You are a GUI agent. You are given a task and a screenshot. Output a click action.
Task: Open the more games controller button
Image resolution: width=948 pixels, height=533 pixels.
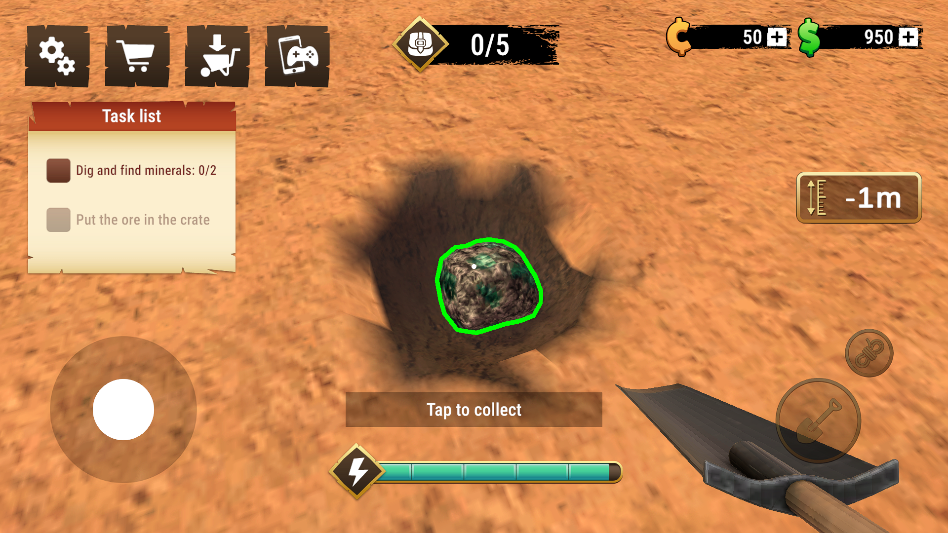[297, 56]
